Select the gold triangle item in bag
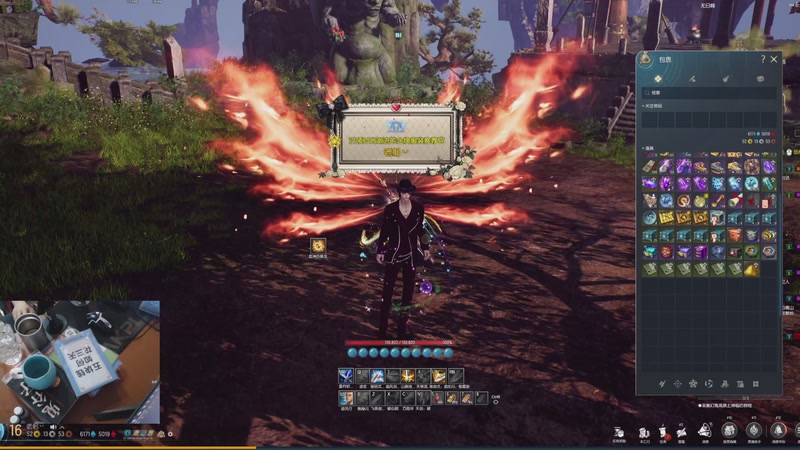 [751, 269]
